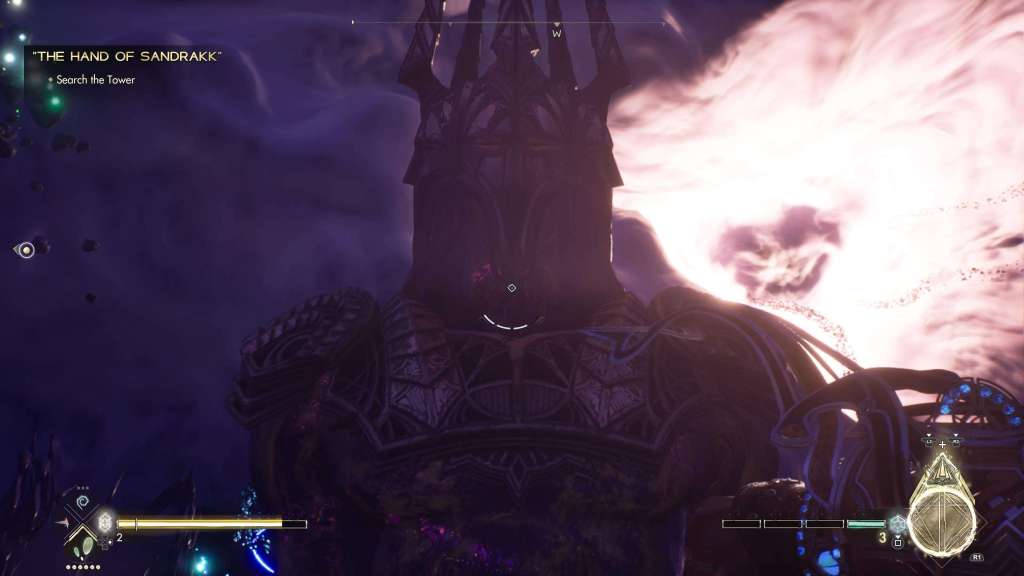Viewport: 1024px width, 576px height.
Task: Use the mana crystal icon
Action: pos(897,523)
